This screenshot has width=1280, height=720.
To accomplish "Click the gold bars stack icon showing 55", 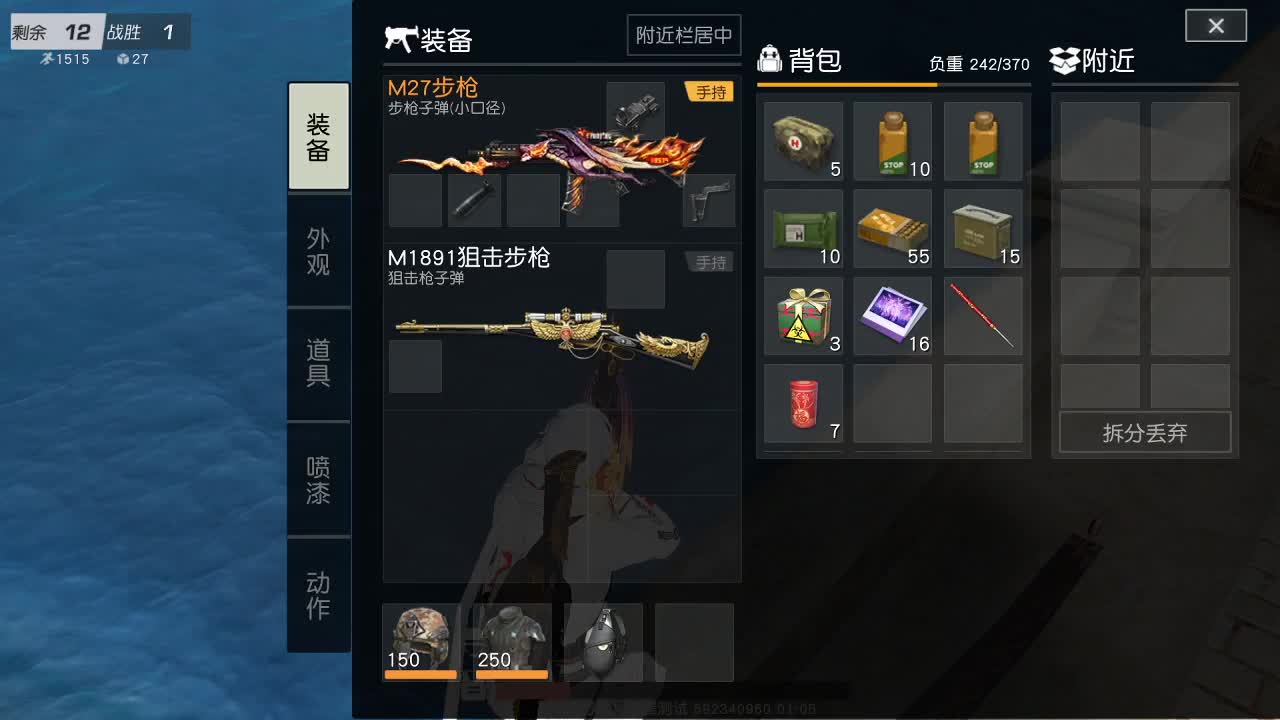I will coord(893,228).
